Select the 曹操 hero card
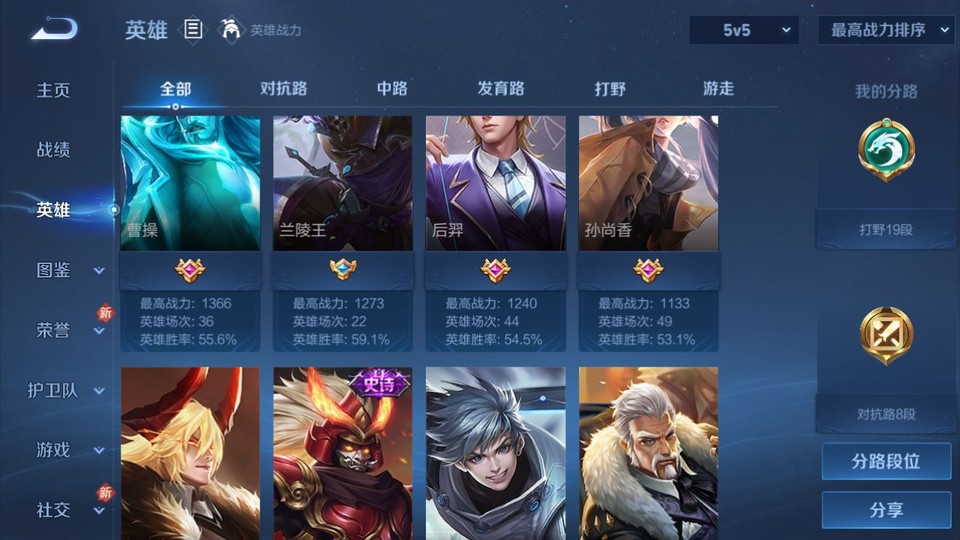Image resolution: width=960 pixels, height=540 pixels. (x=190, y=184)
